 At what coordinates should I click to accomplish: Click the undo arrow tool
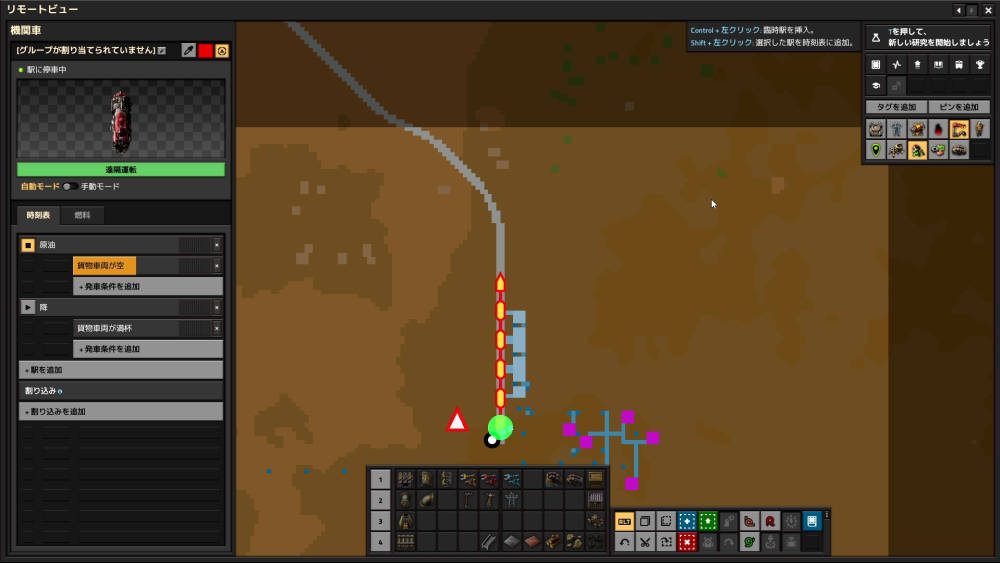tap(624, 542)
